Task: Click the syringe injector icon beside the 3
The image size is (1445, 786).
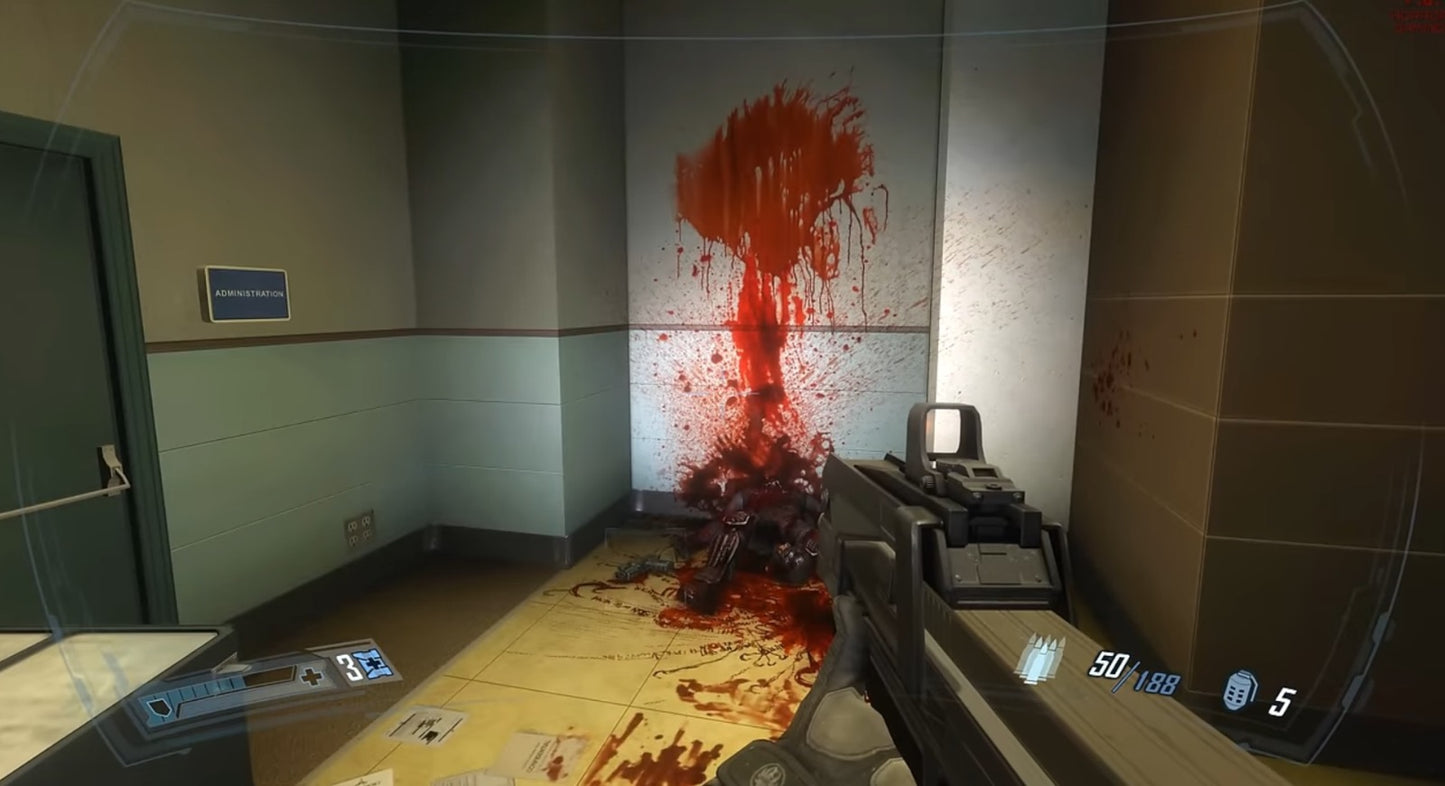Action: pos(370,663)
